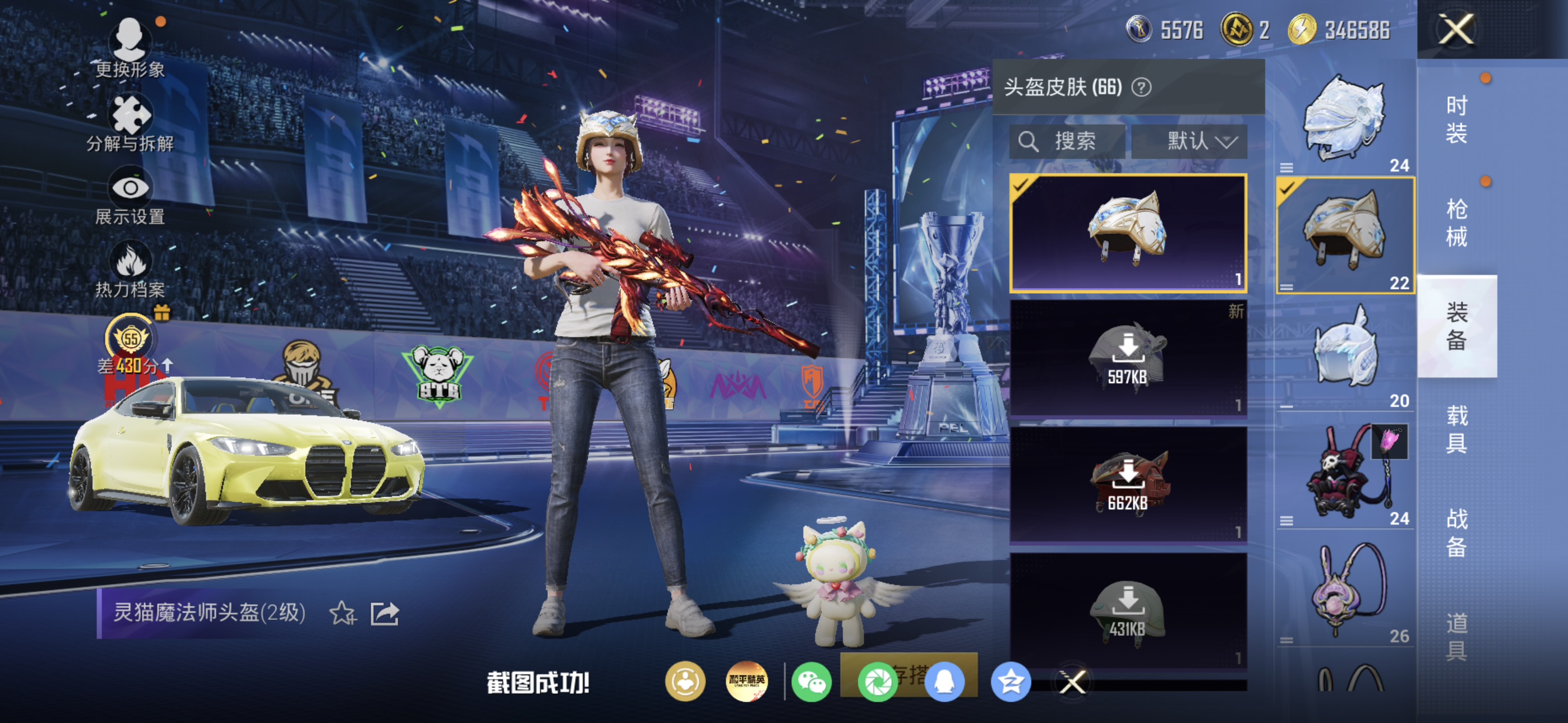Switch to the 时装 fashion tab
Screen dimensions: 1568x723
pos(1456,119)
